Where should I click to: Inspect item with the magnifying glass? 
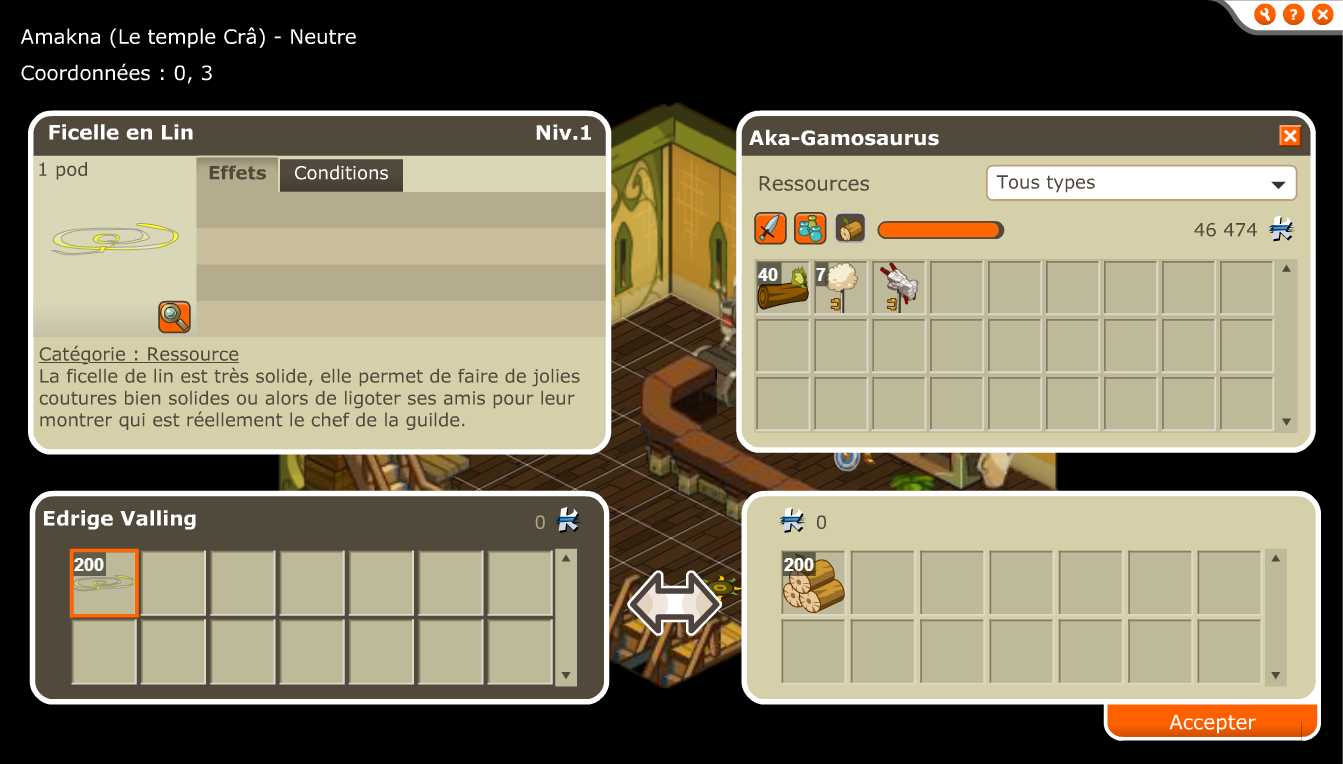[x=174, y=317]
